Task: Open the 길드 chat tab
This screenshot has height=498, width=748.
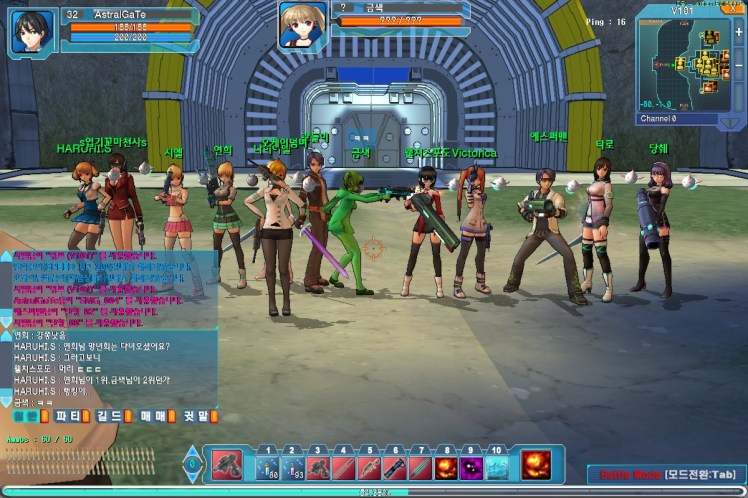Action: [x=111, y=416]
